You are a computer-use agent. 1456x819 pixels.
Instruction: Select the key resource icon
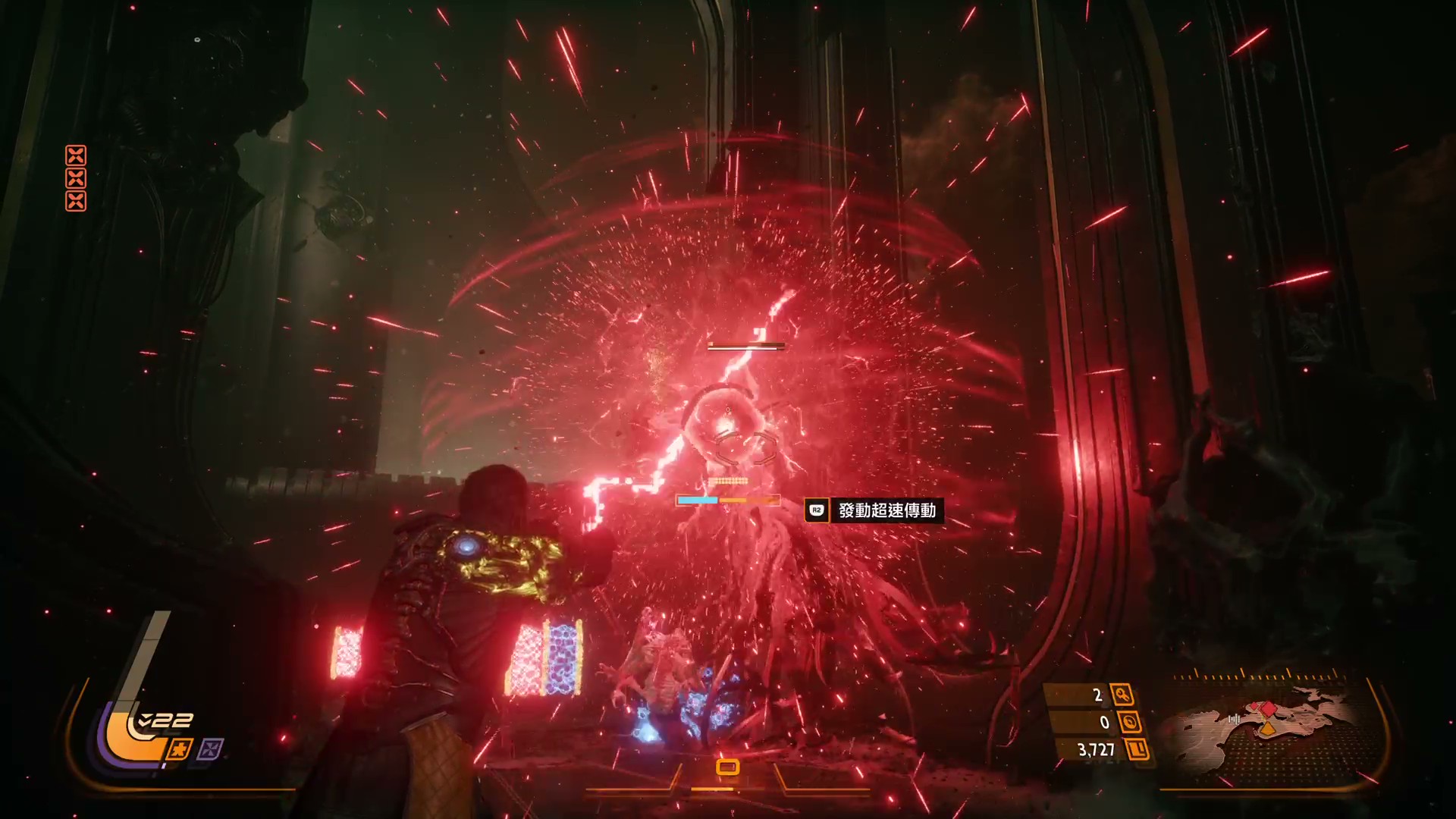1122,695
